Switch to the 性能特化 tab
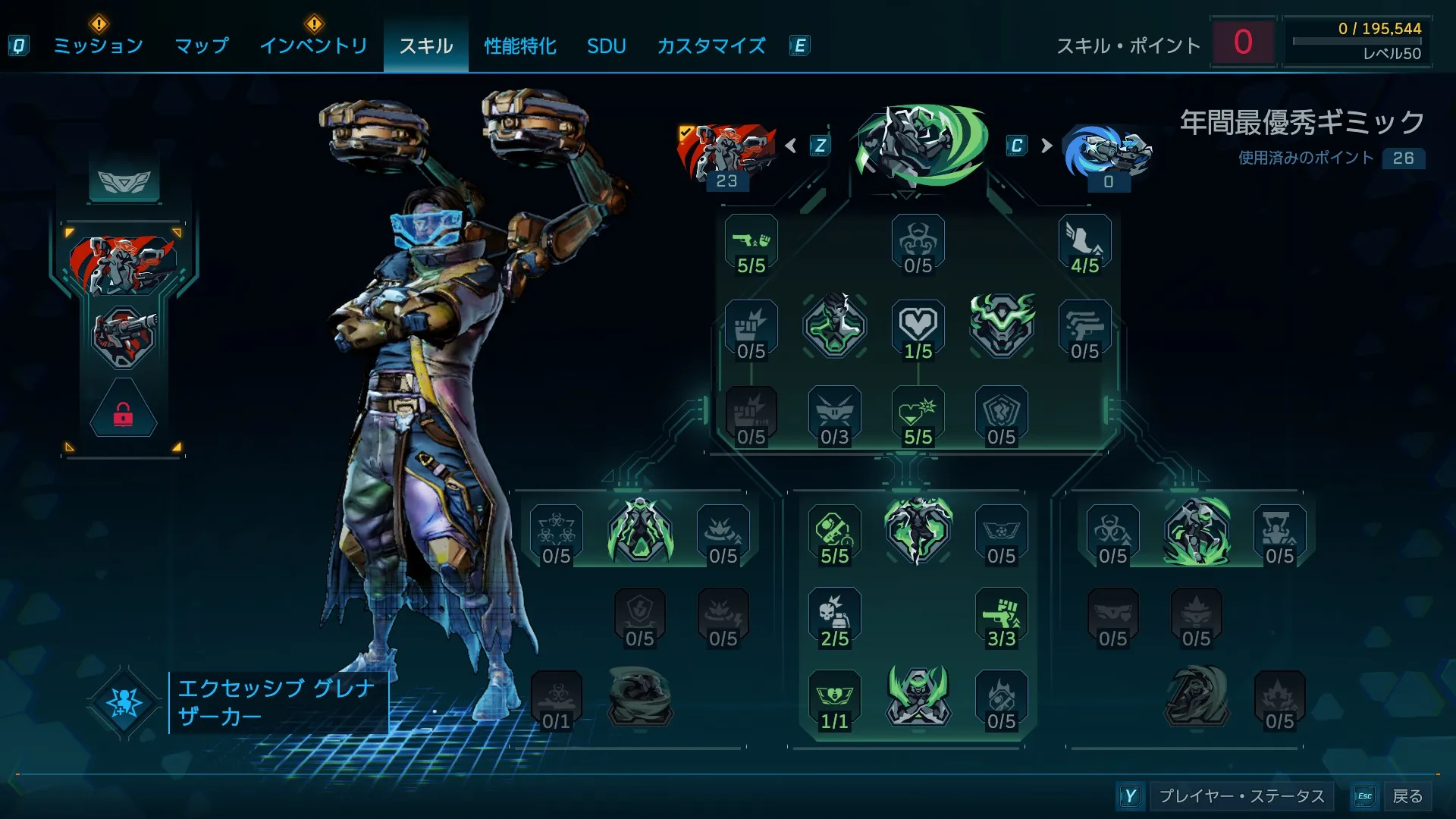The height and width of the screenshot is (819, 1456). click(520, 45)
